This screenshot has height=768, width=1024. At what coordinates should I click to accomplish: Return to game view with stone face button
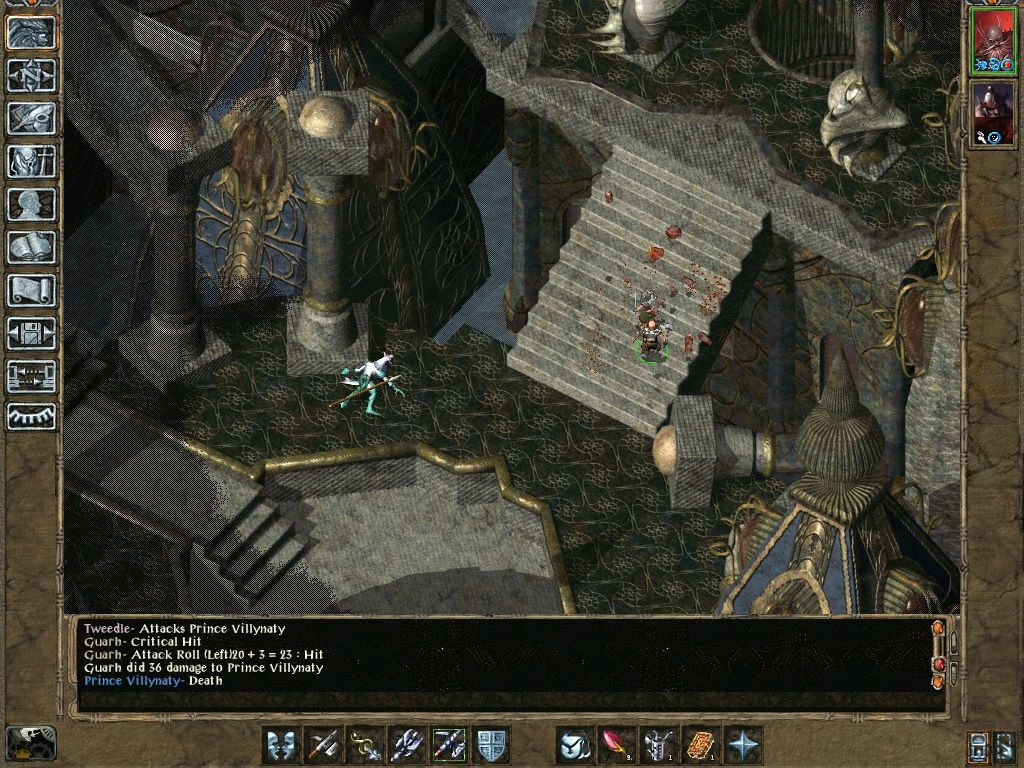pyautogui.click(x=31, y=32)
